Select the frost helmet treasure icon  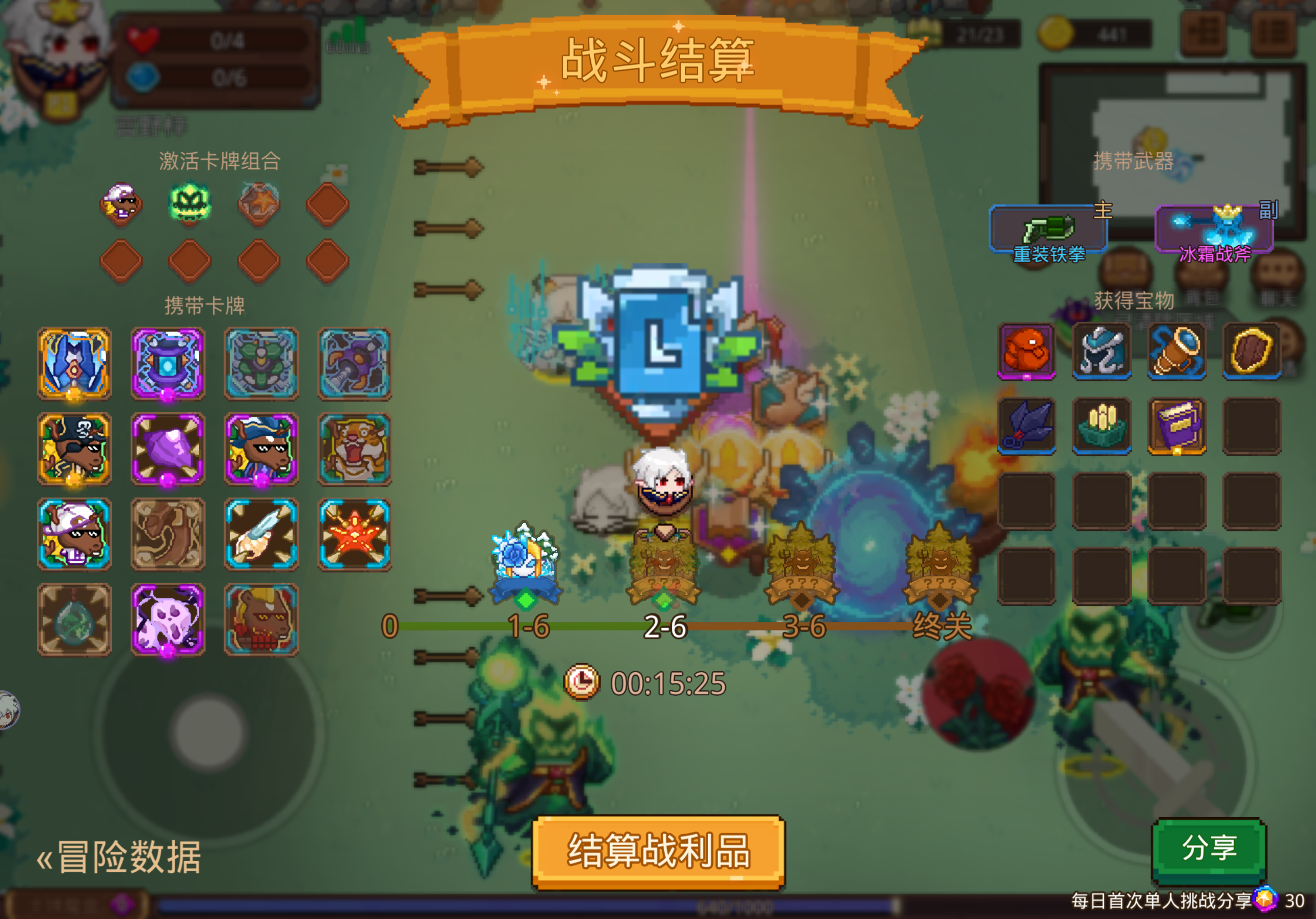point(1101,352)
